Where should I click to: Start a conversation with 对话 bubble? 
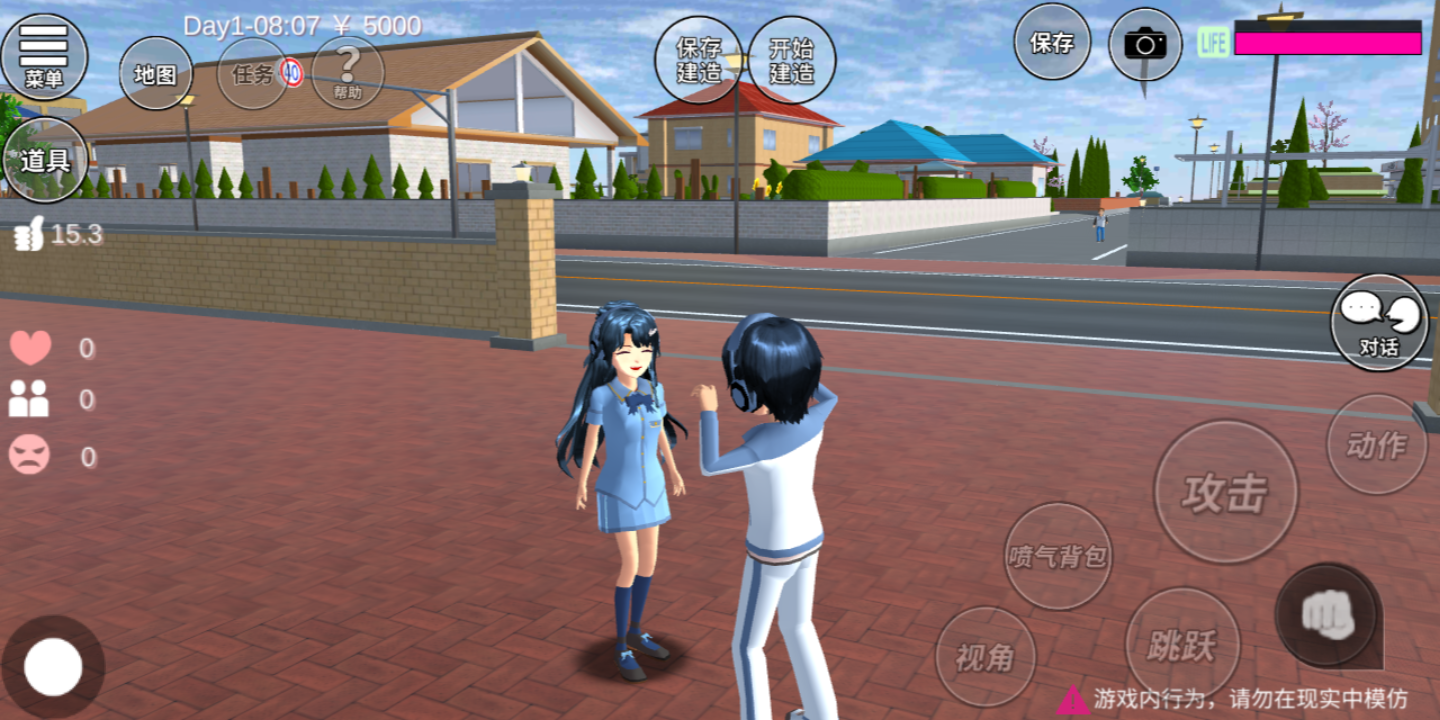coord(1379,322)
